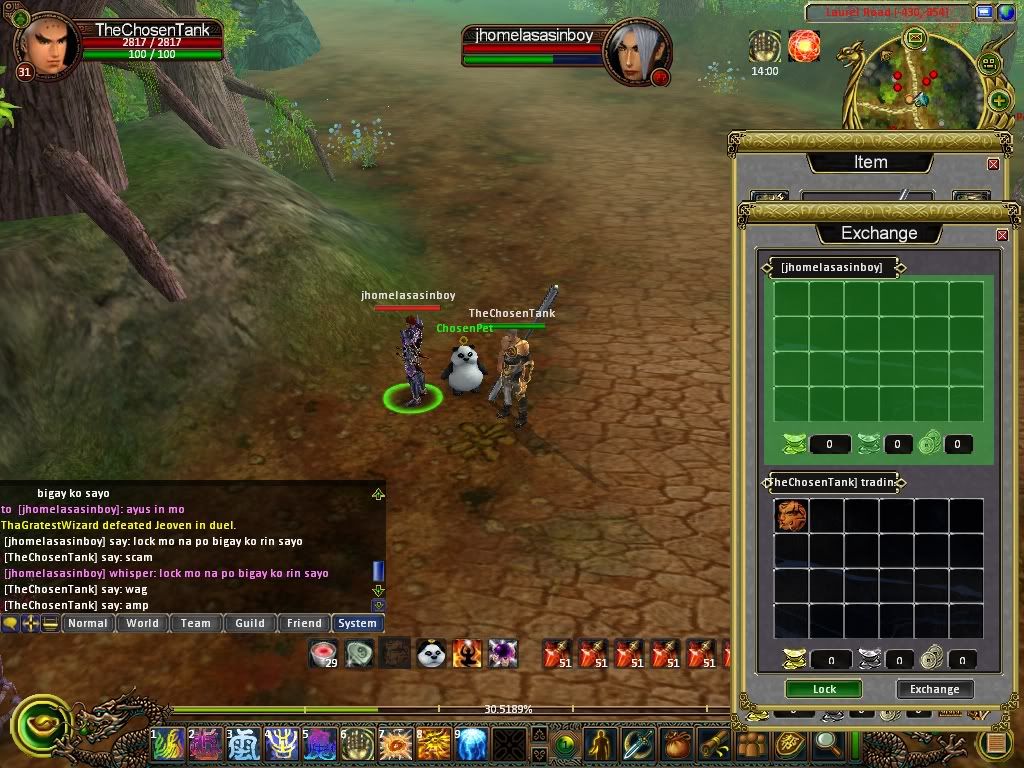
Task: Click the magnifying glass icon on the bottom bar
Action: pos(827,743)
